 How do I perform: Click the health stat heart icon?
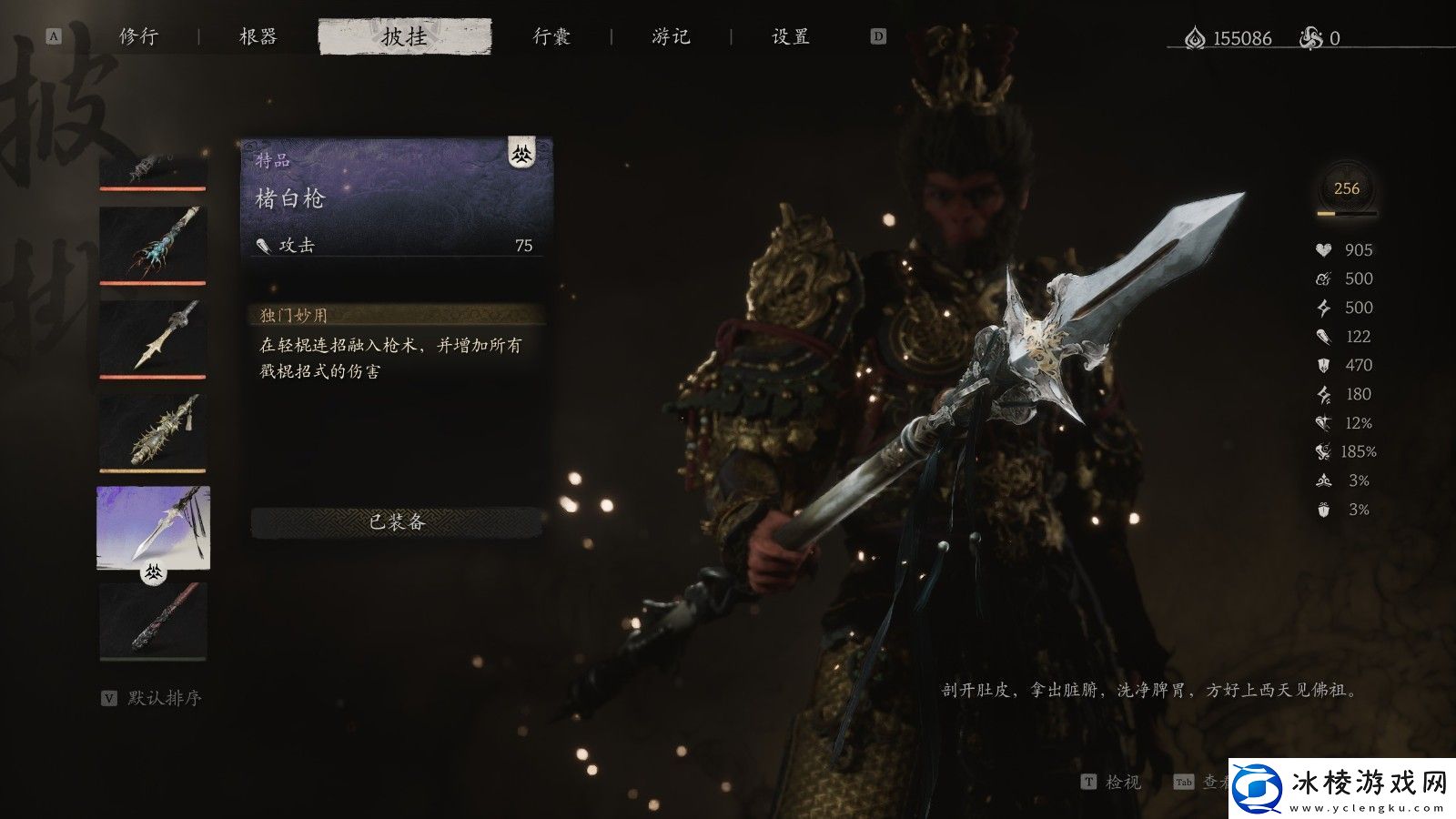pyautogui.click(x=1323, y=251)
